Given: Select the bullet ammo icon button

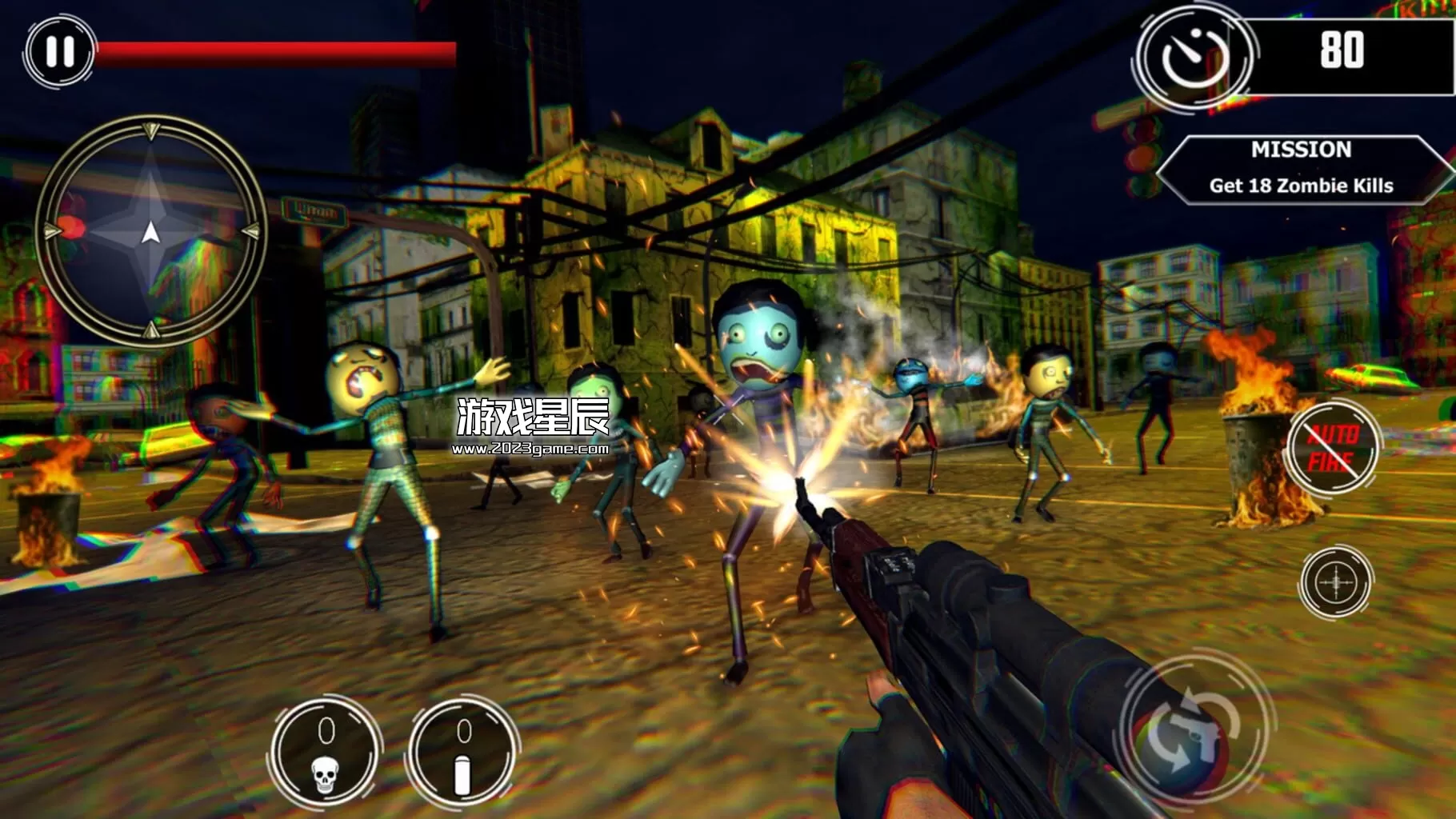Looking at the screenshot, I should pyautogui.click(x=462, y=753).
